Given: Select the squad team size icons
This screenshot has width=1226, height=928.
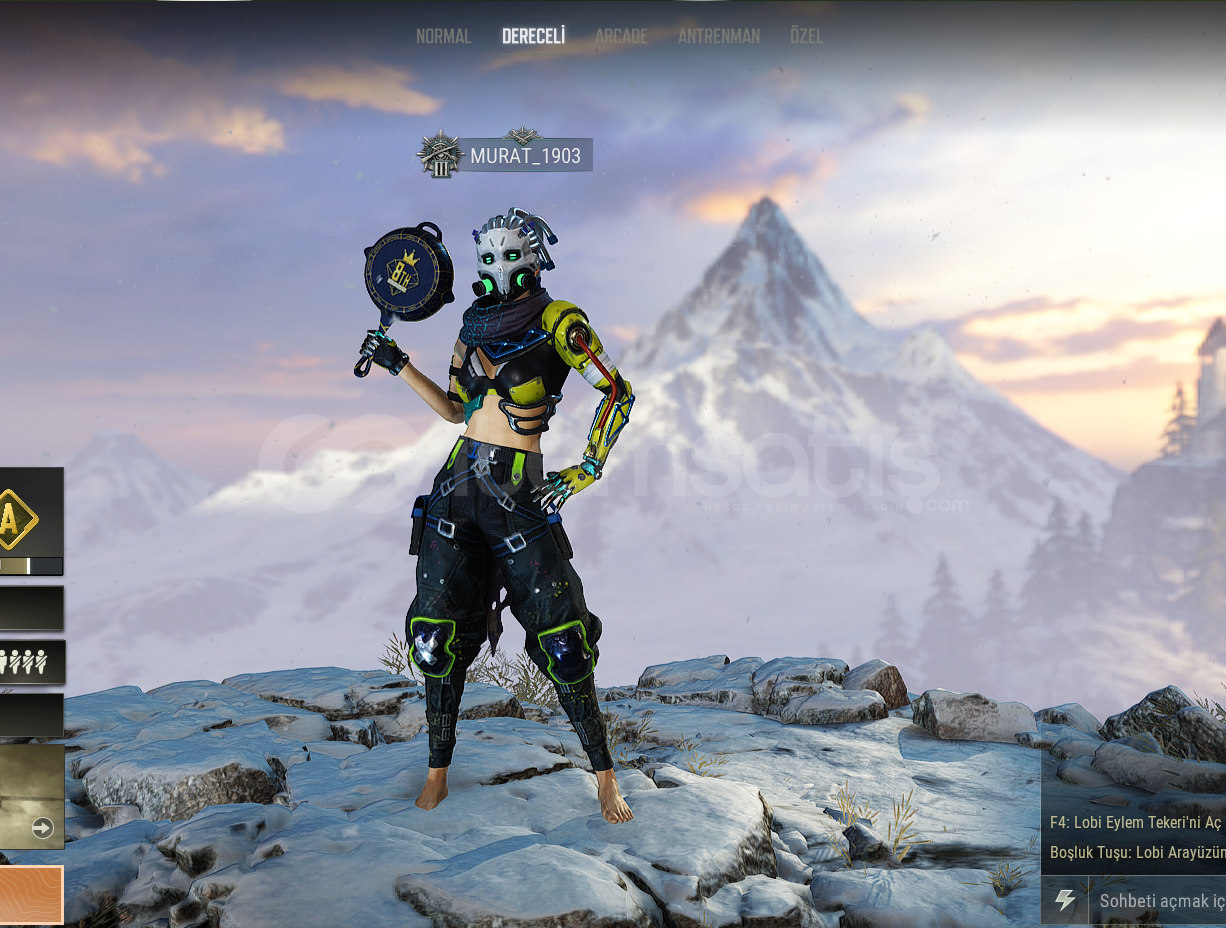Looking at the screenshot, I should (x=22, y=662).
